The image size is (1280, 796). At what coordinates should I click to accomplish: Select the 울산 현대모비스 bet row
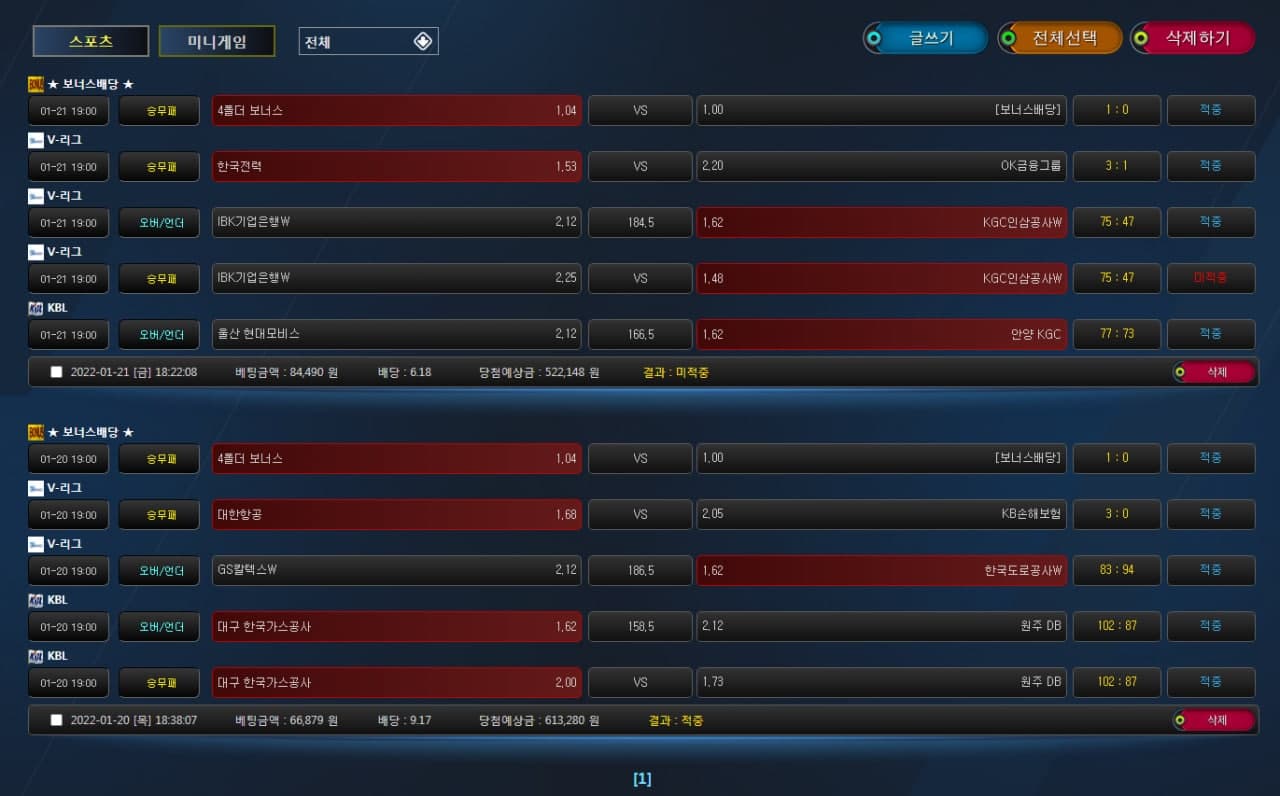(x=397, y=334)
